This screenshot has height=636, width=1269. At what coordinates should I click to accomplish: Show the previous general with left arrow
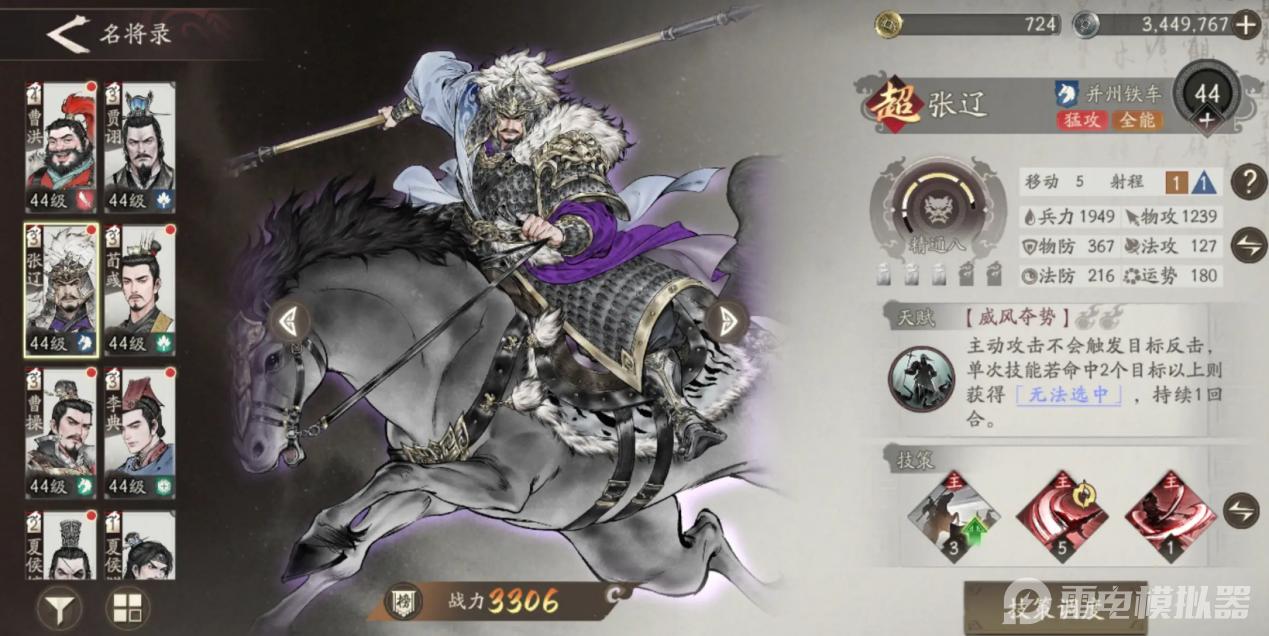pos(288,321)
